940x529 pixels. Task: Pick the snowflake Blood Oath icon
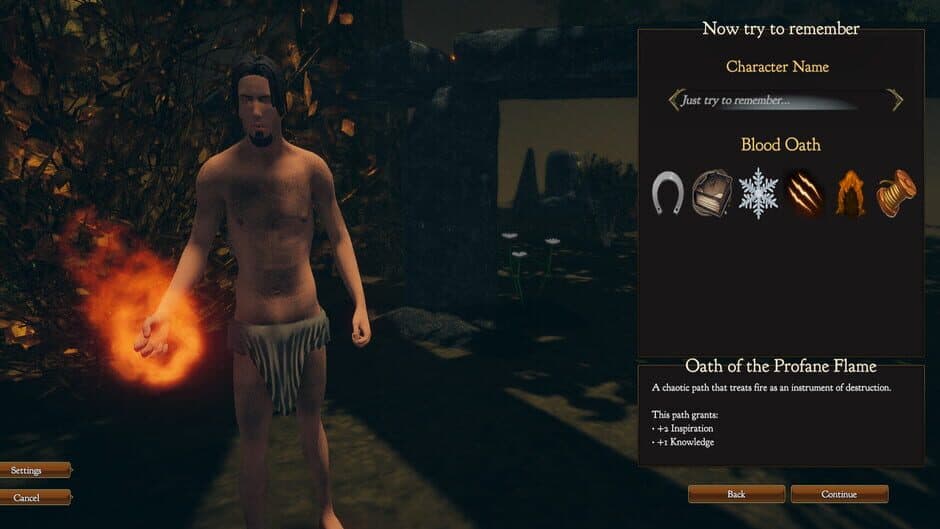tap(758, 193)
